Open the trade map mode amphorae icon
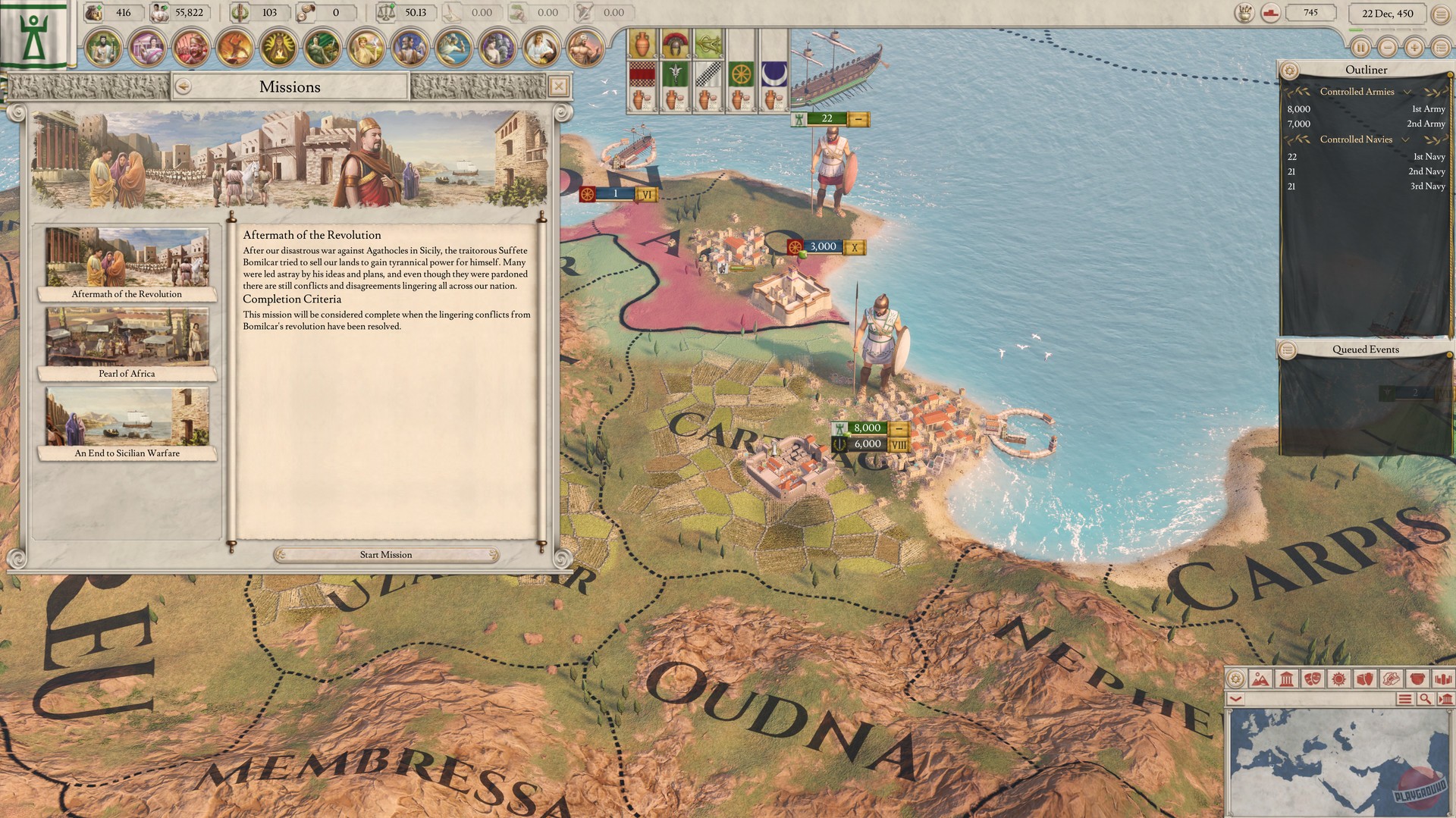1456x818 pixels. click(x=1364, y=680)
